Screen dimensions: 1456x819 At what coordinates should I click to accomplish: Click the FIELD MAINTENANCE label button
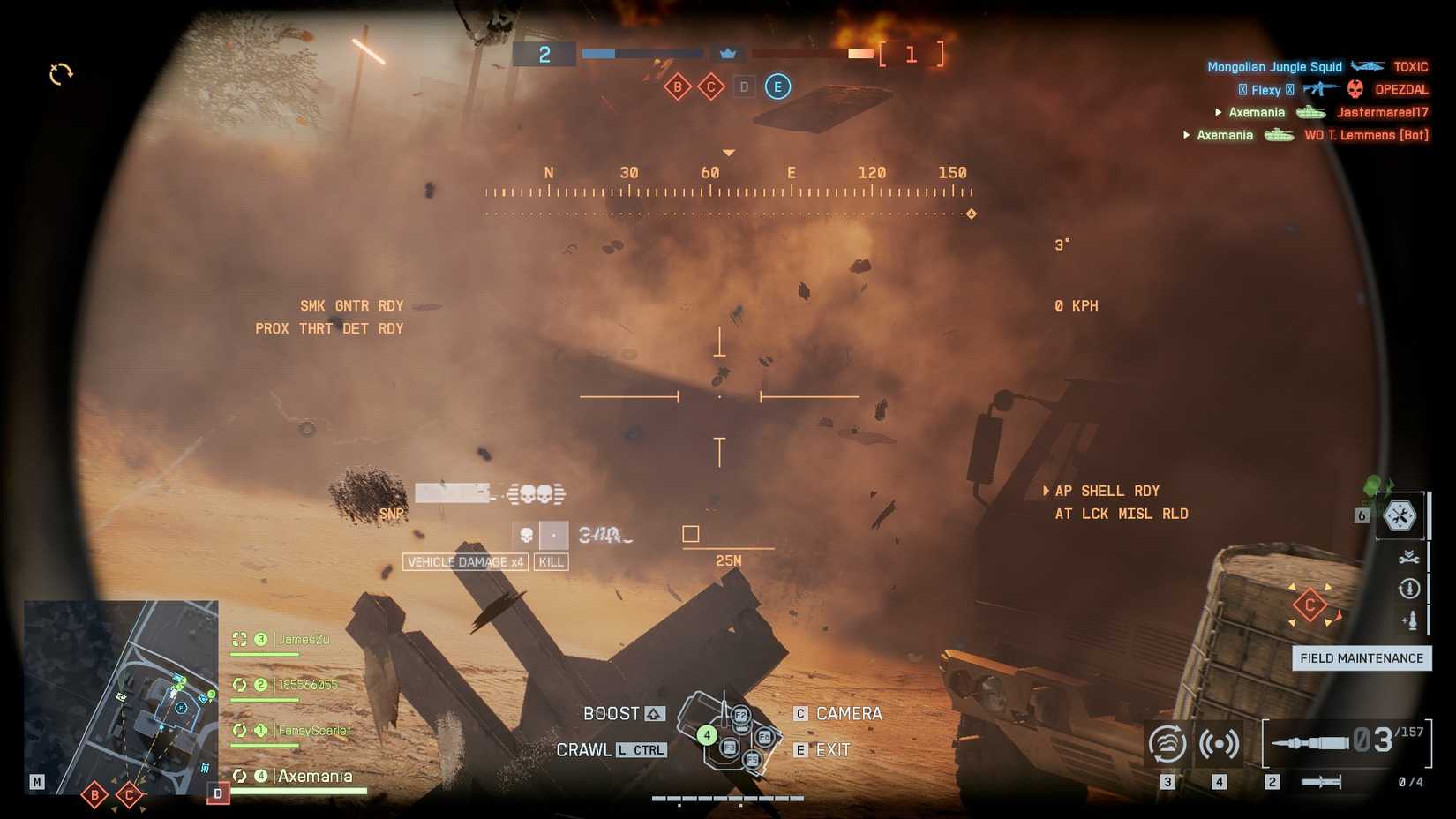click(x=1362, y=658)
